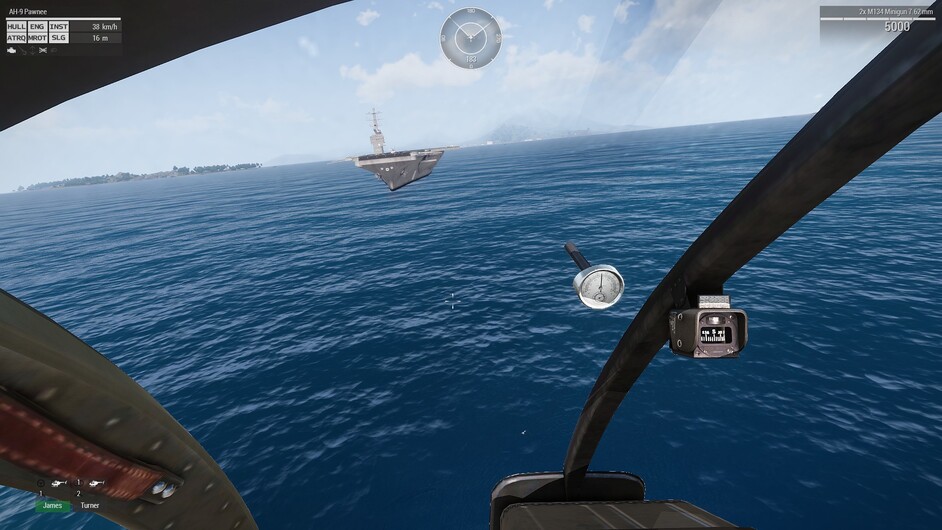Viewport: 942px width, 530px height.
Task: Click the circular compass heading dial
Action: click(x=470, y=37)
